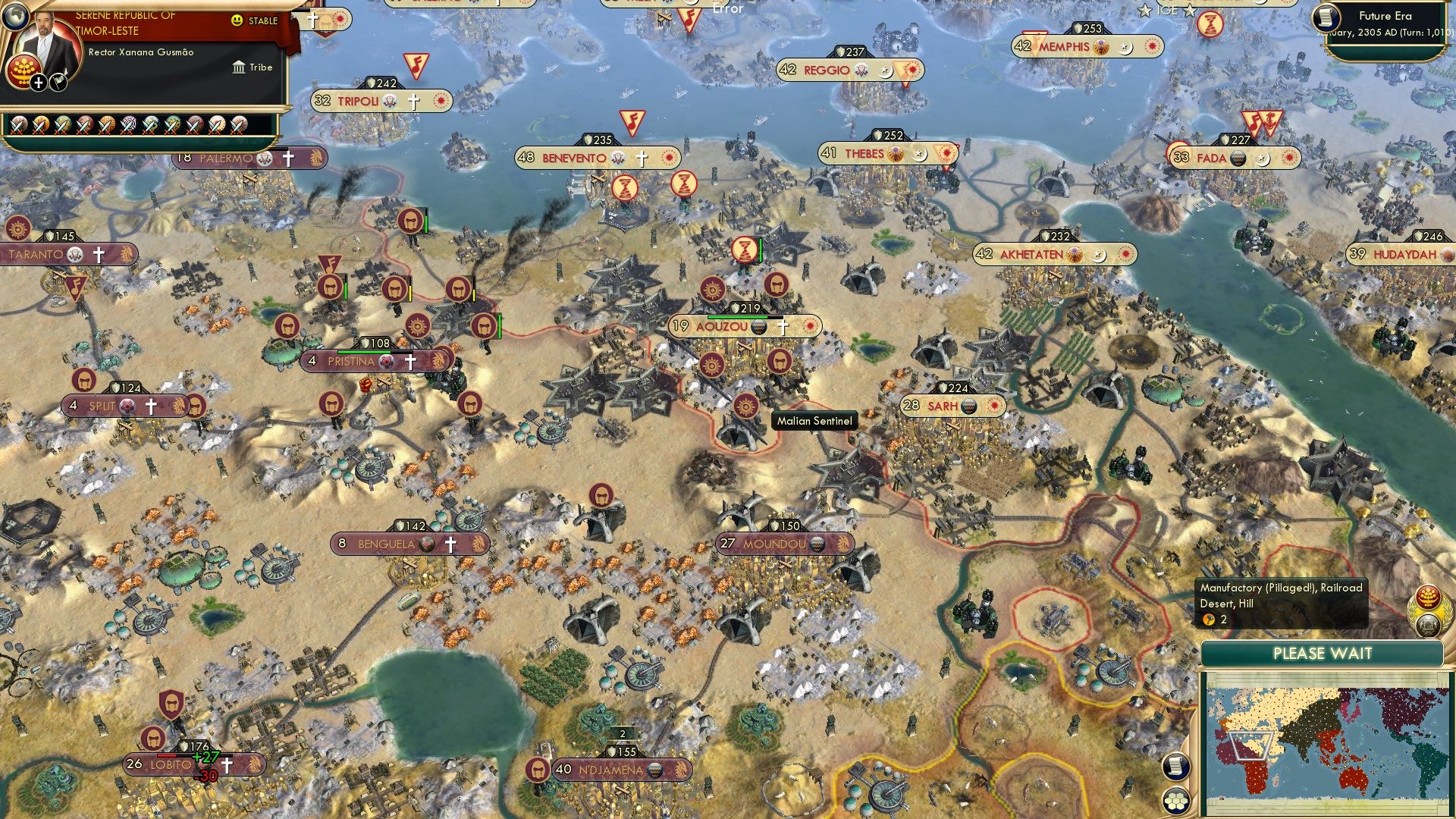The height and width of the screenshot is (819, 1456).
Task: Open the notification log scroll icon
Action: coord(1177,766)
